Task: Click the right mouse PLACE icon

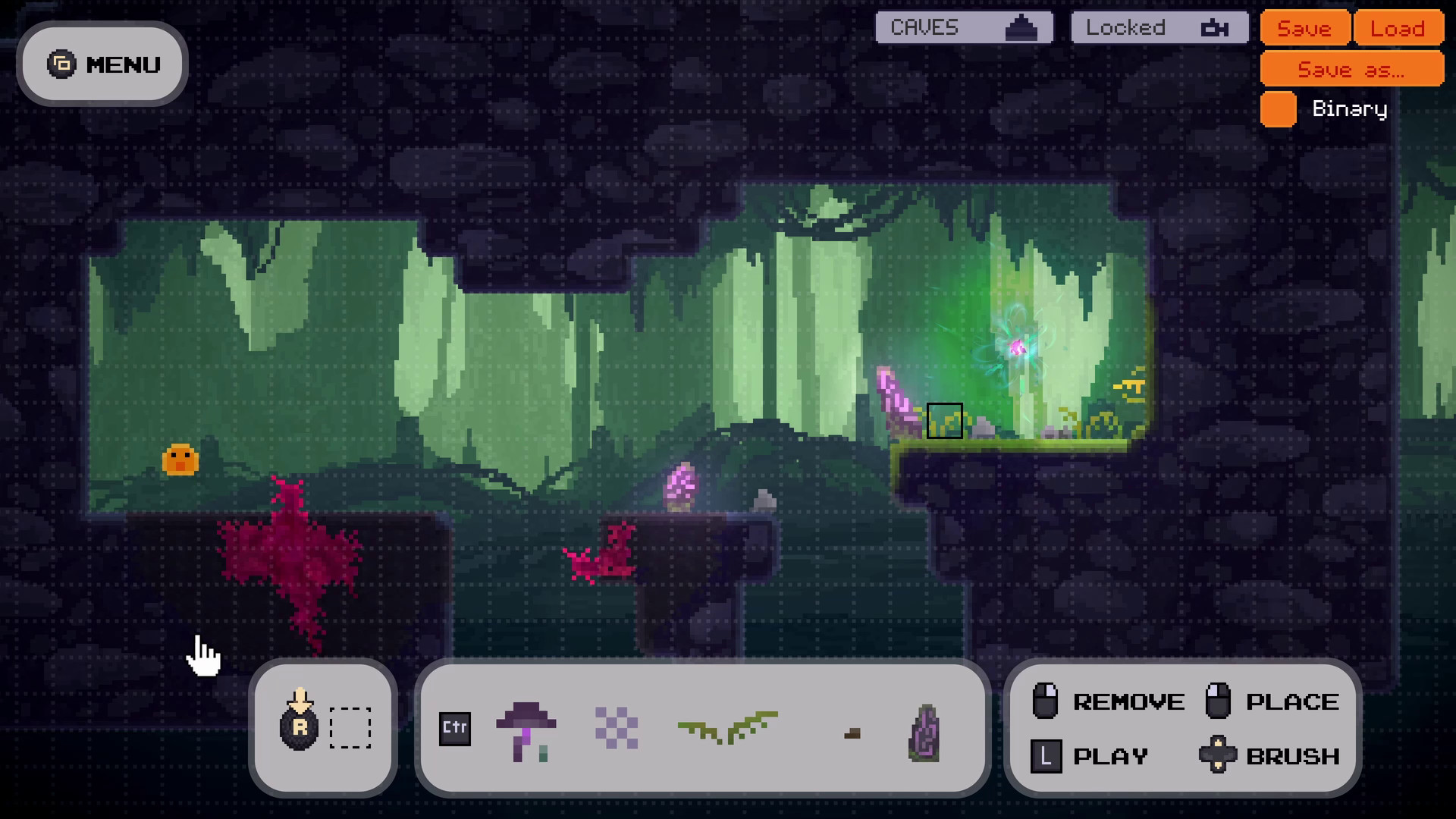Action: (1219, 701)
